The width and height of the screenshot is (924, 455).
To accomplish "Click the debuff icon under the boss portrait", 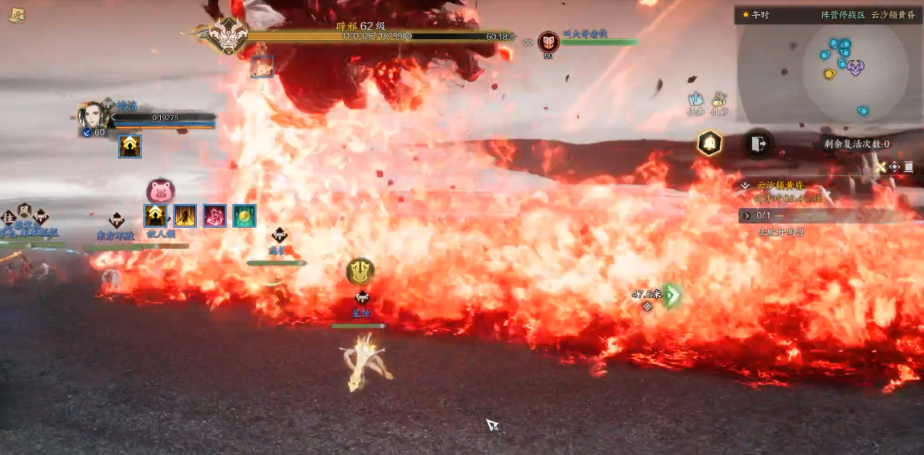I will tap(262, 67).
